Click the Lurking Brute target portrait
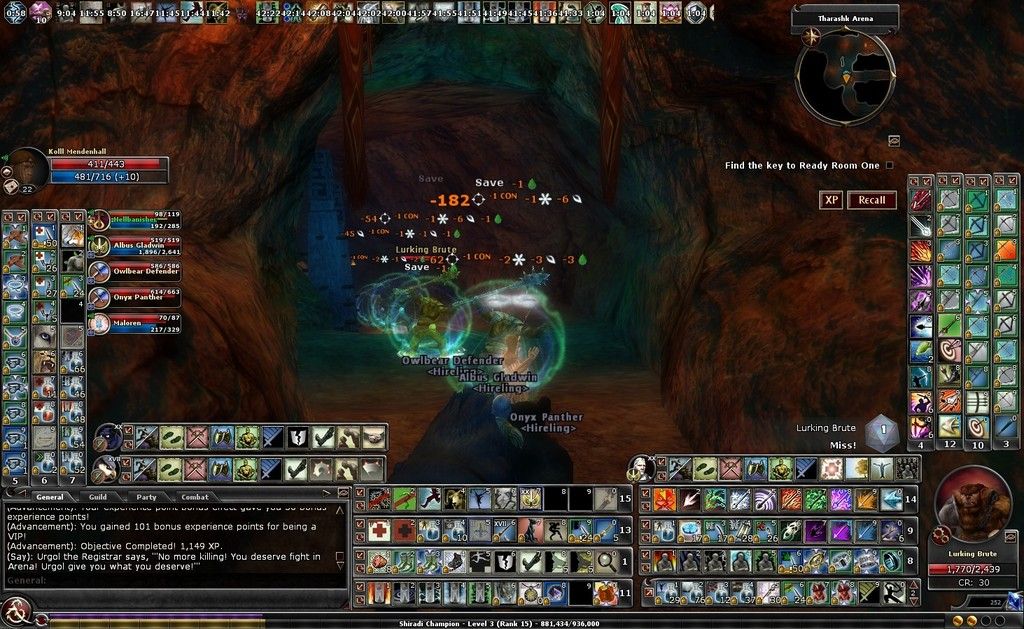 [x=971, y=507]
